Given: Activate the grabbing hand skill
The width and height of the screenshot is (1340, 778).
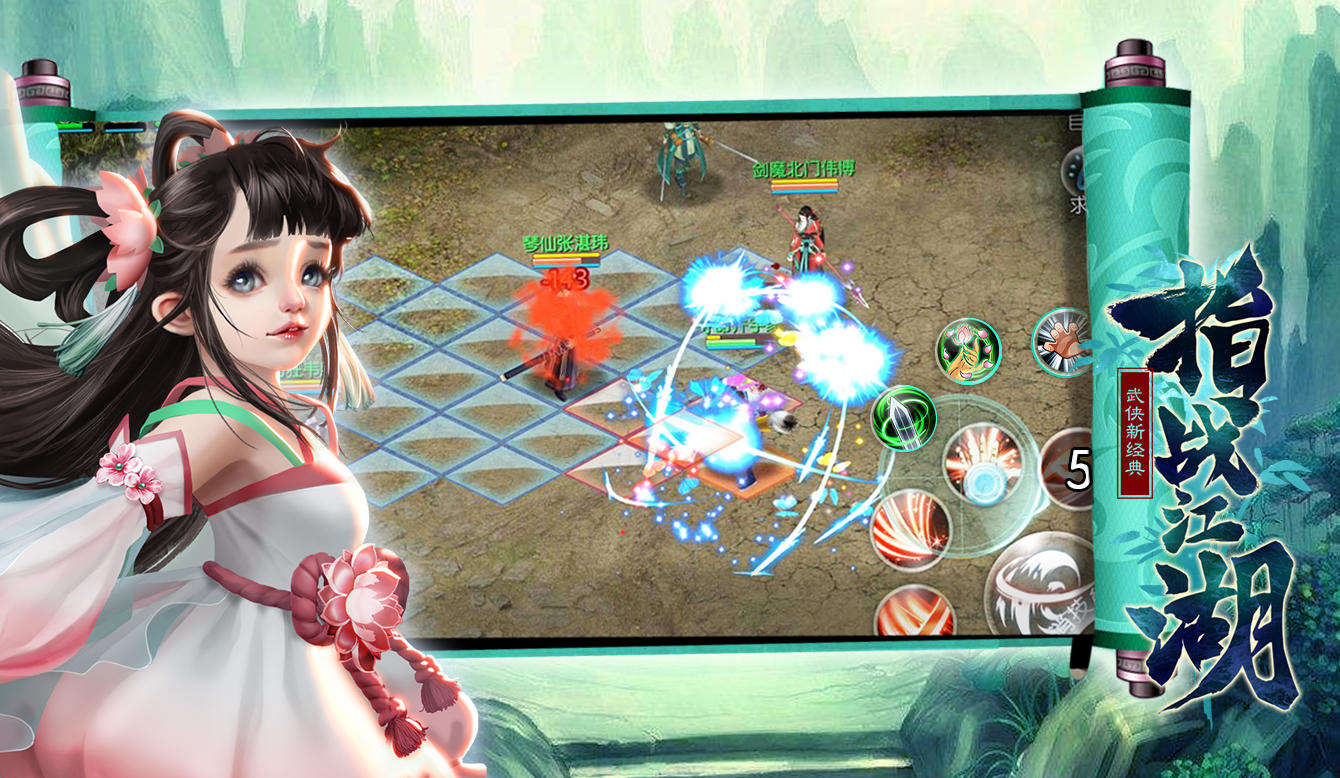Looking at the screenshot, I should point(1061,344).
